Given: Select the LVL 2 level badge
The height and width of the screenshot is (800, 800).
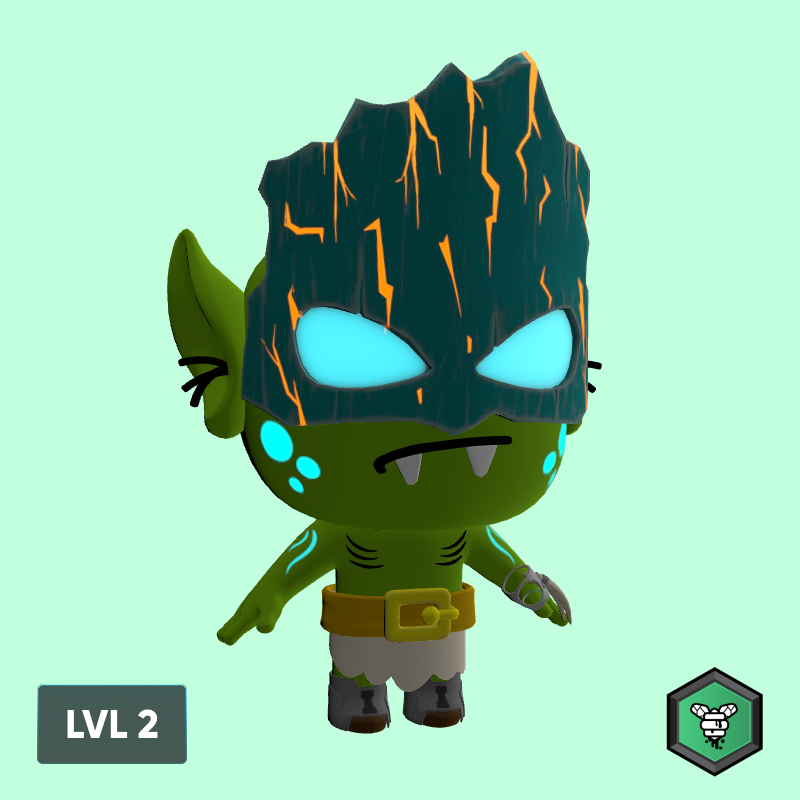Looking at the screenshot, I should 112,724.
